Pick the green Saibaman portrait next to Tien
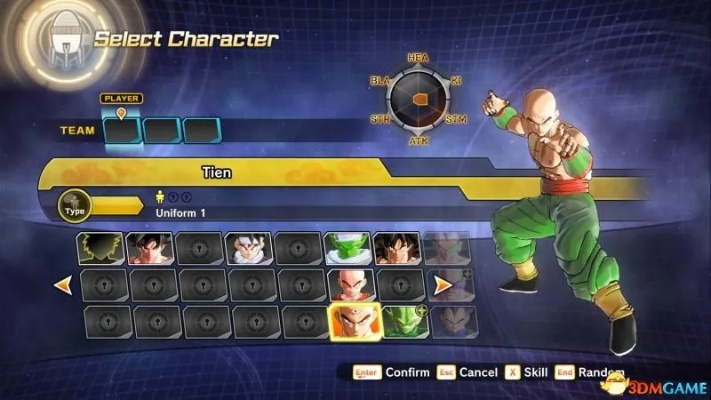Viewport: 711px width, 400px height. [404, 321]
